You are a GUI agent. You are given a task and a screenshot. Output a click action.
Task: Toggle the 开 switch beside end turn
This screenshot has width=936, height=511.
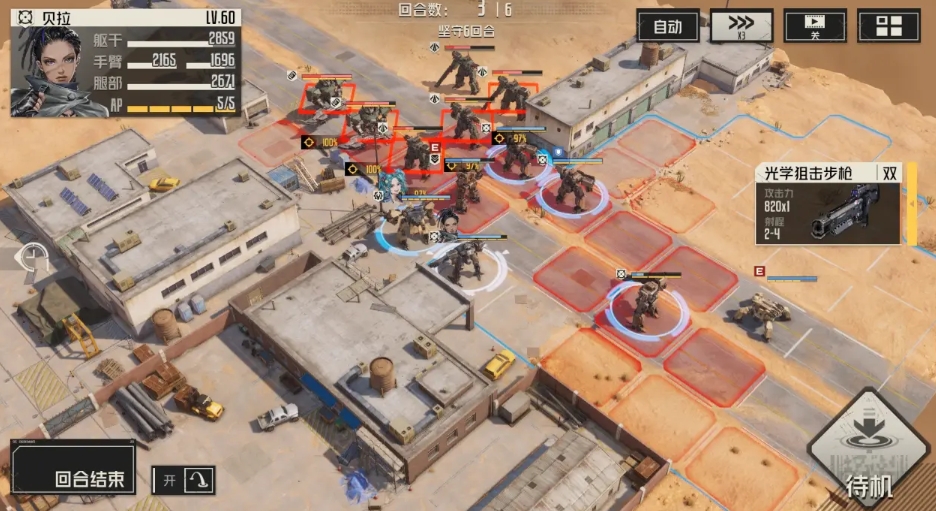click(183, 480)
